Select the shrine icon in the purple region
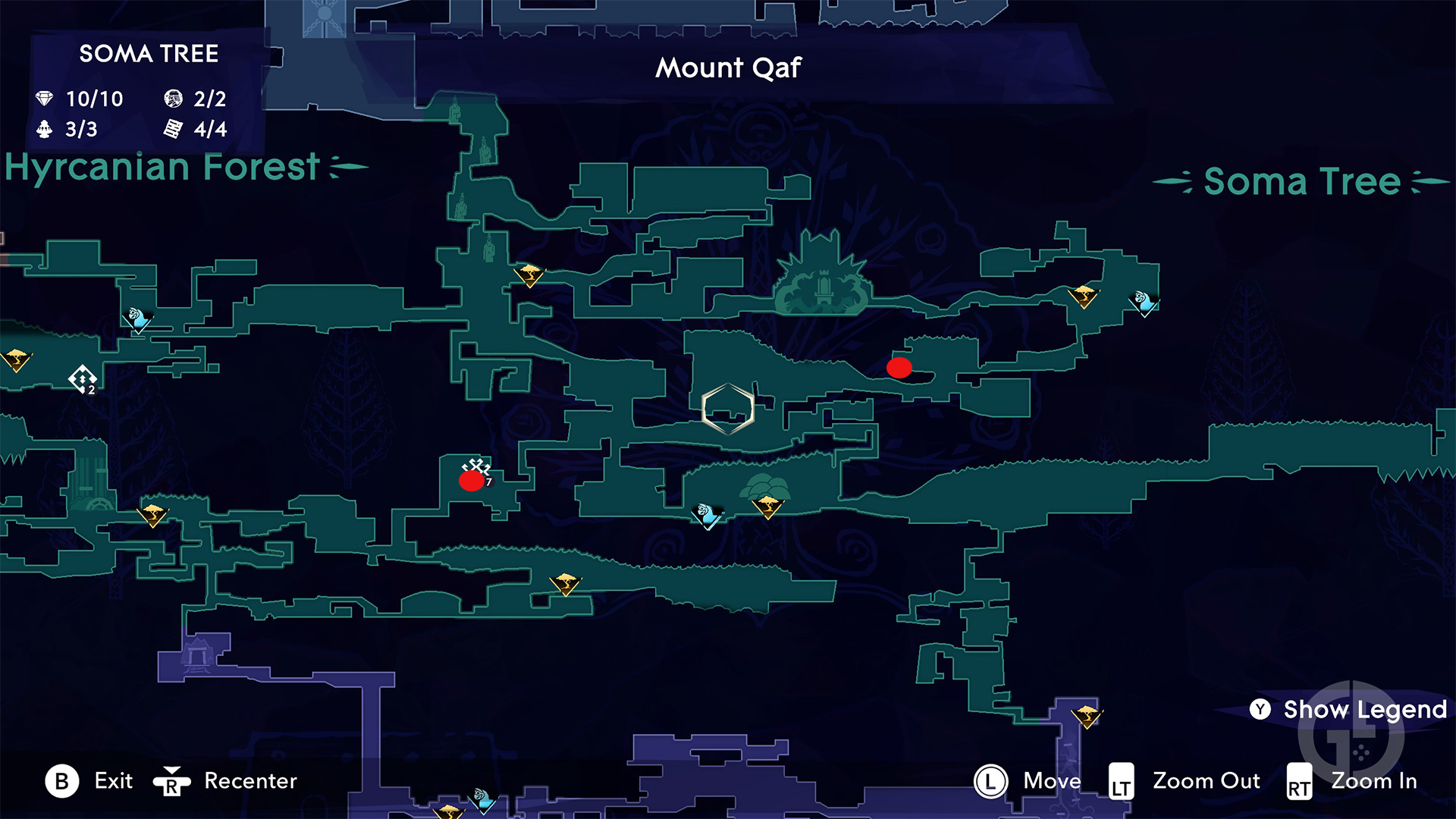 click(198, 654)
